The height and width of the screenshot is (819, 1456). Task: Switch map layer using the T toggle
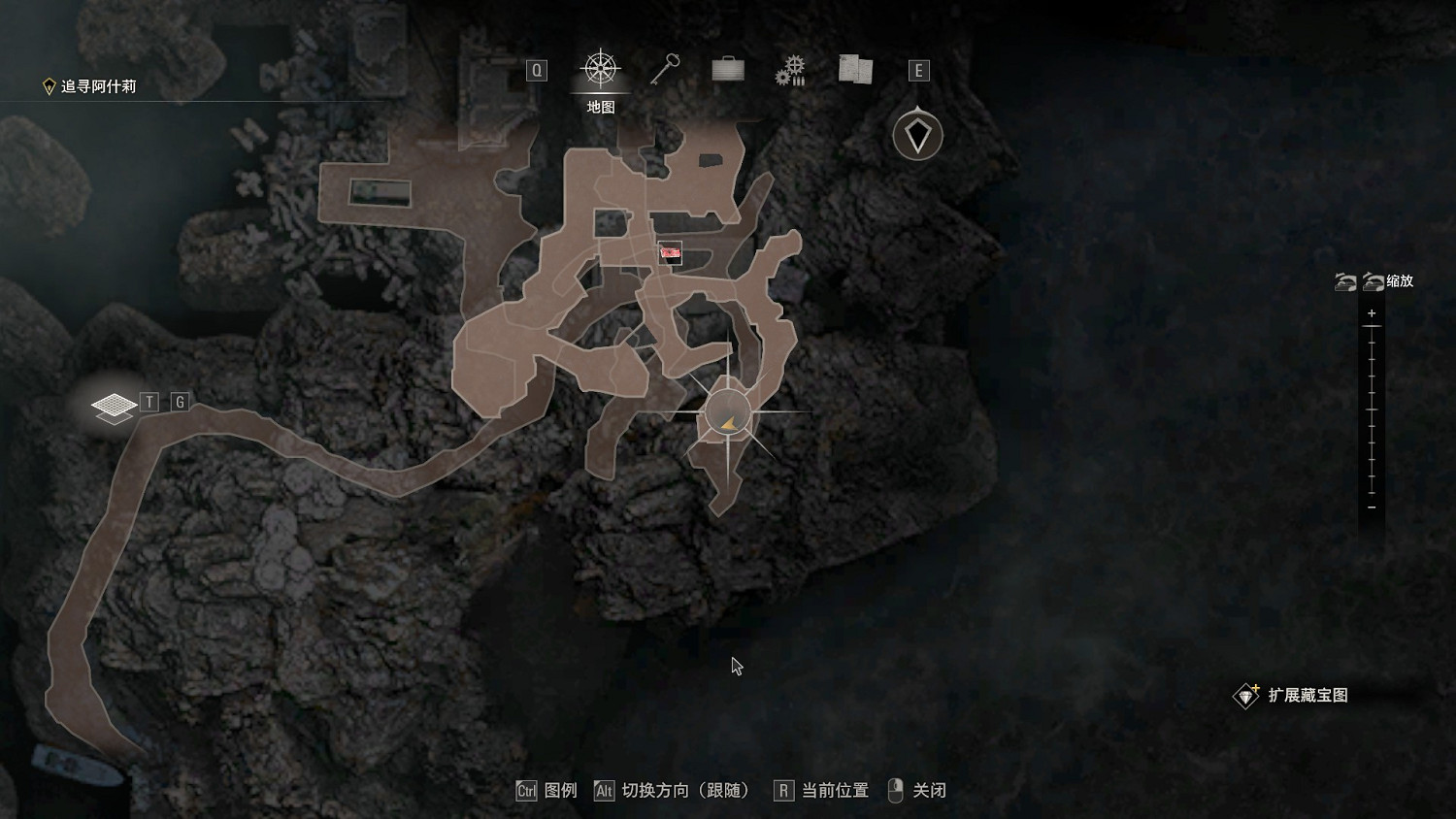[149, 400]
